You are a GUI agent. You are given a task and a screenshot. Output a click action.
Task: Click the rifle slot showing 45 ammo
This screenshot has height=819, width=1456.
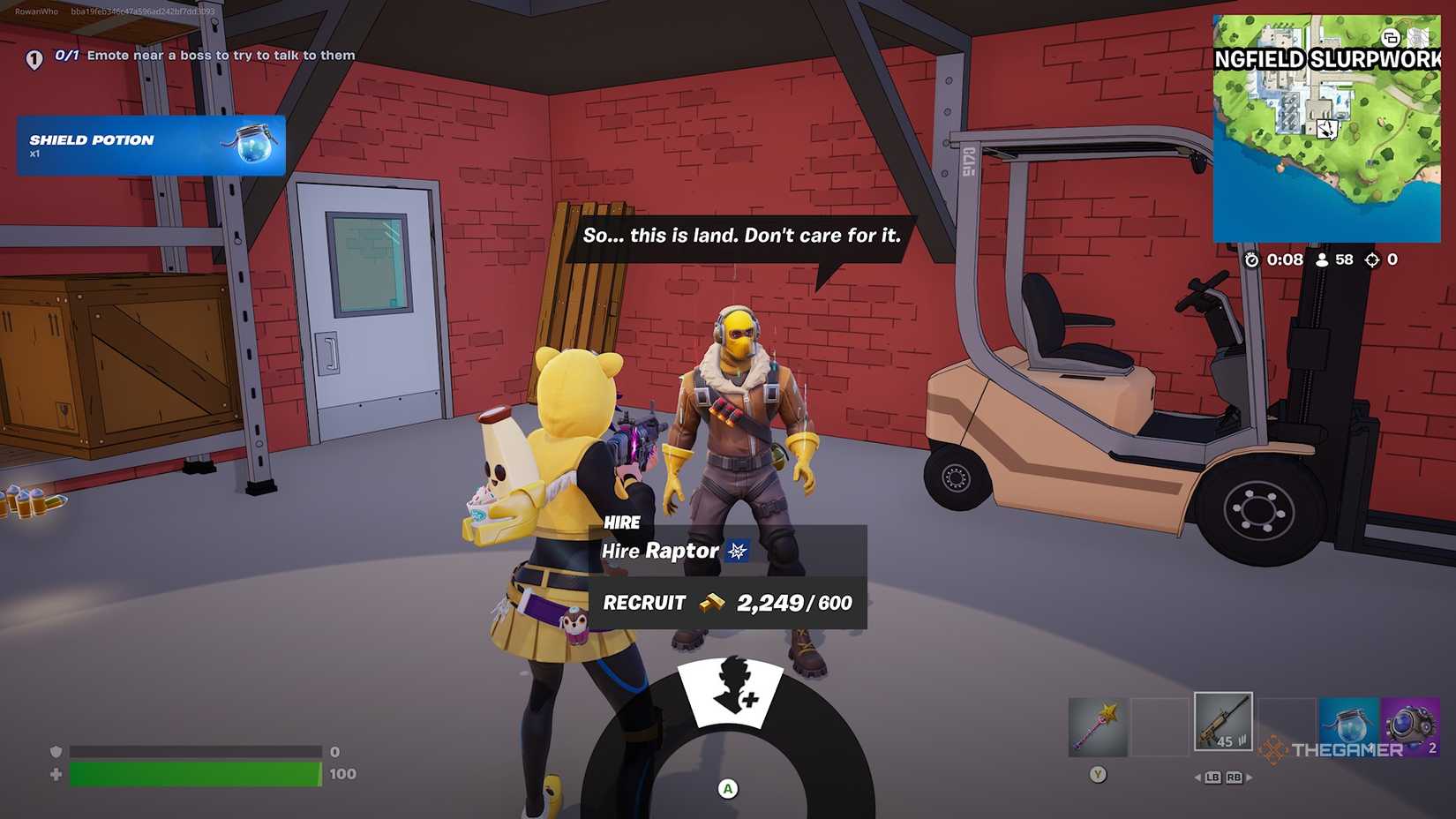pos(1223,722)
